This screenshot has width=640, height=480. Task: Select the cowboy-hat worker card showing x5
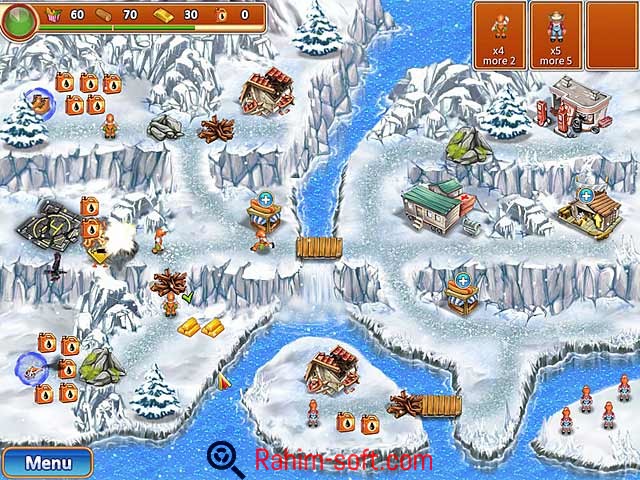point(554,35)
